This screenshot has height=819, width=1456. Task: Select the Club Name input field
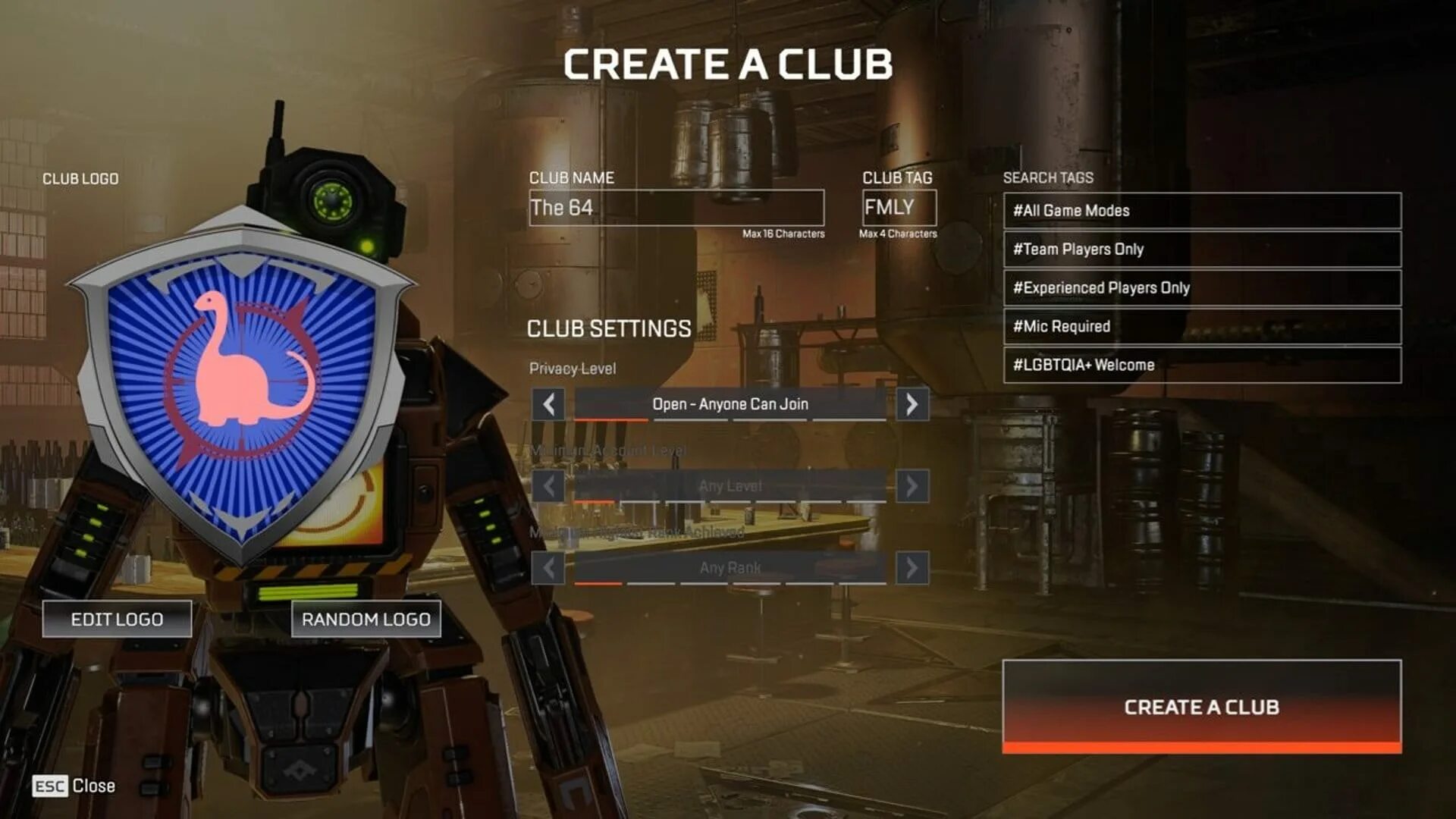click(x=676, y=208)
